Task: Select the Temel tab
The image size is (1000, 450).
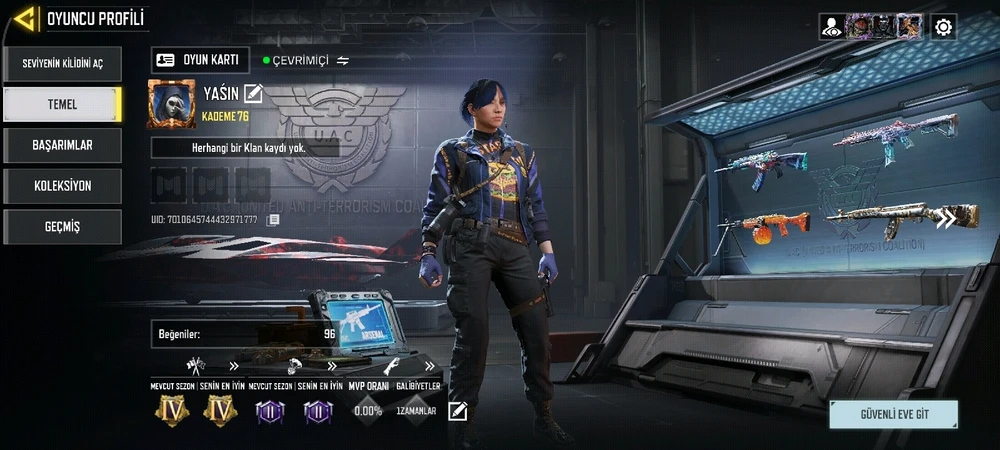Action: pos(62,104)
